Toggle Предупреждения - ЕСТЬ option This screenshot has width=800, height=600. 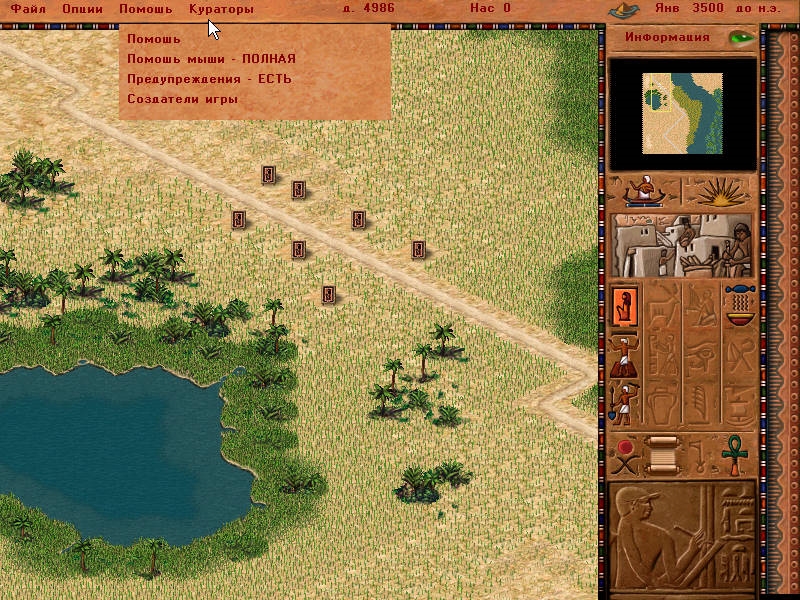coord(209,79)
